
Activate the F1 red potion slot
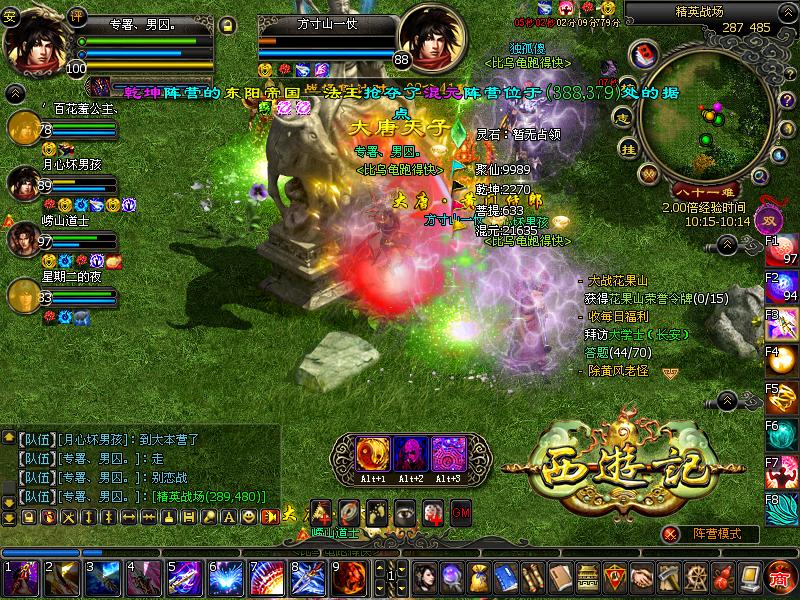pos(782,250)
